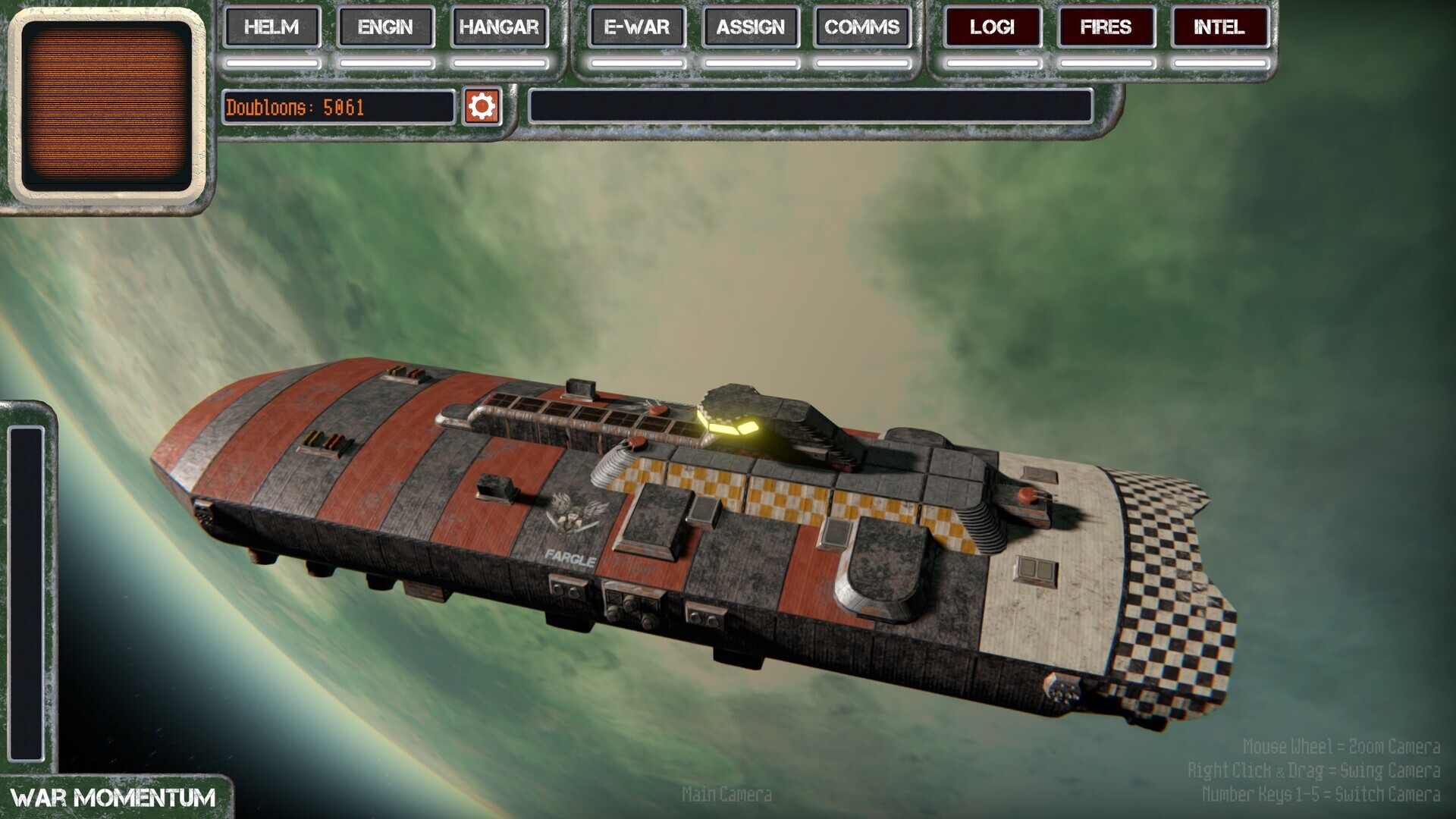
Task: Select the E-WAR station
Action: point(636,27)
